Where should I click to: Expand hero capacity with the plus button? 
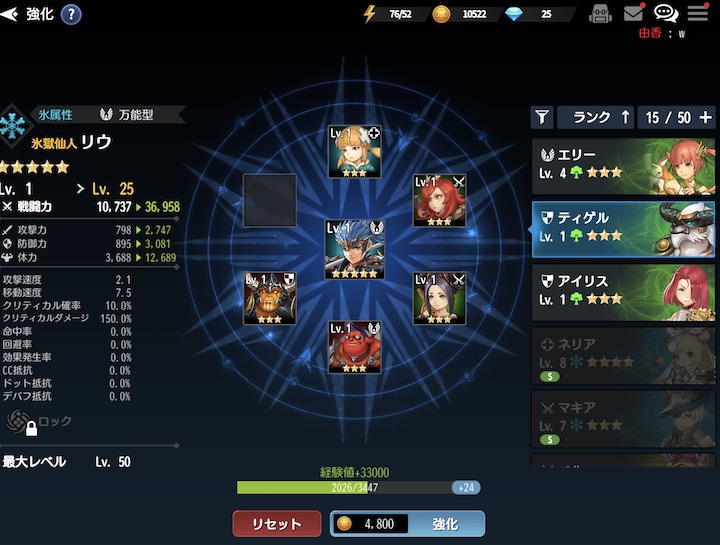tap(706, 118)
